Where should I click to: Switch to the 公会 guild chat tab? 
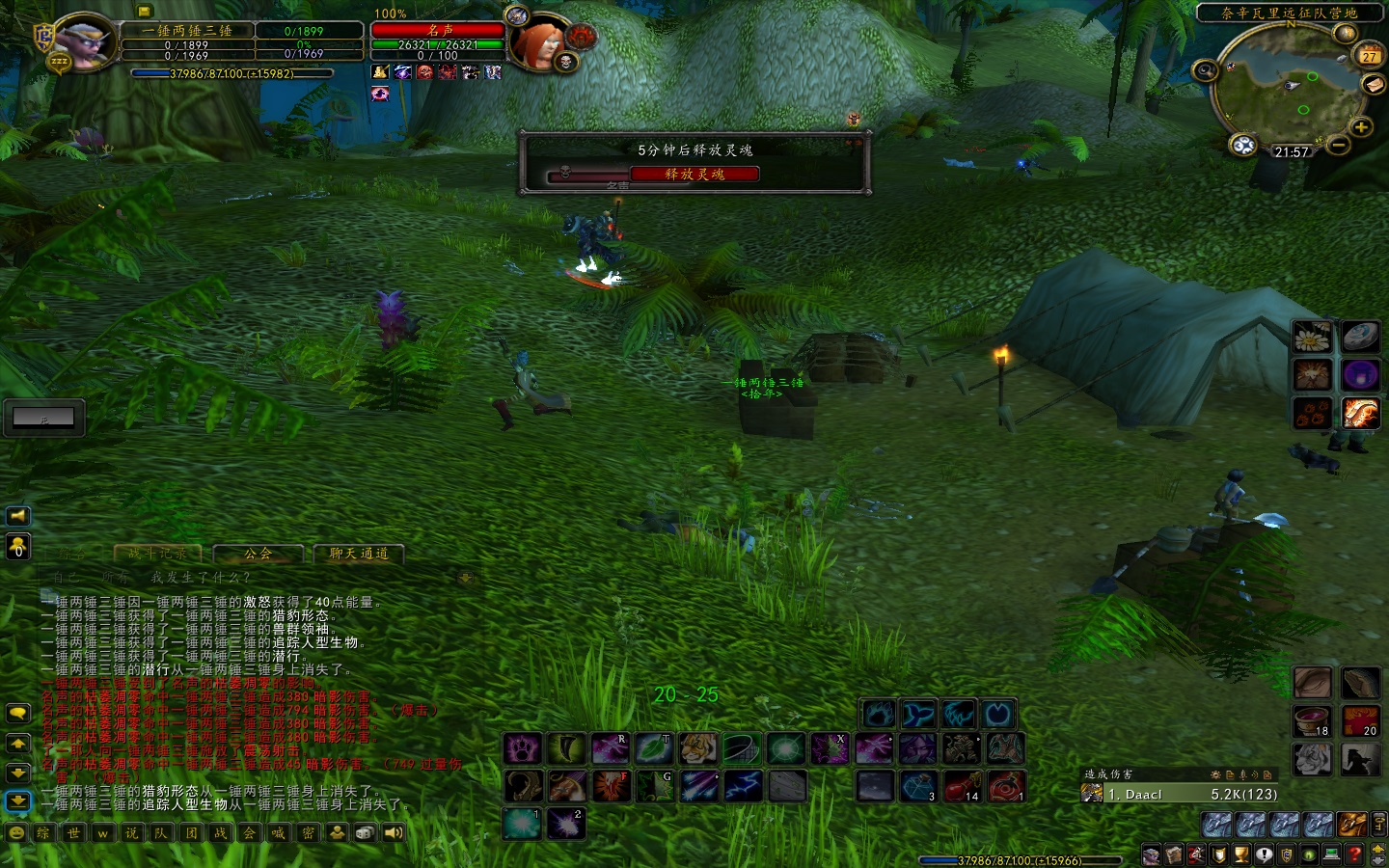[x=258, y=554]
